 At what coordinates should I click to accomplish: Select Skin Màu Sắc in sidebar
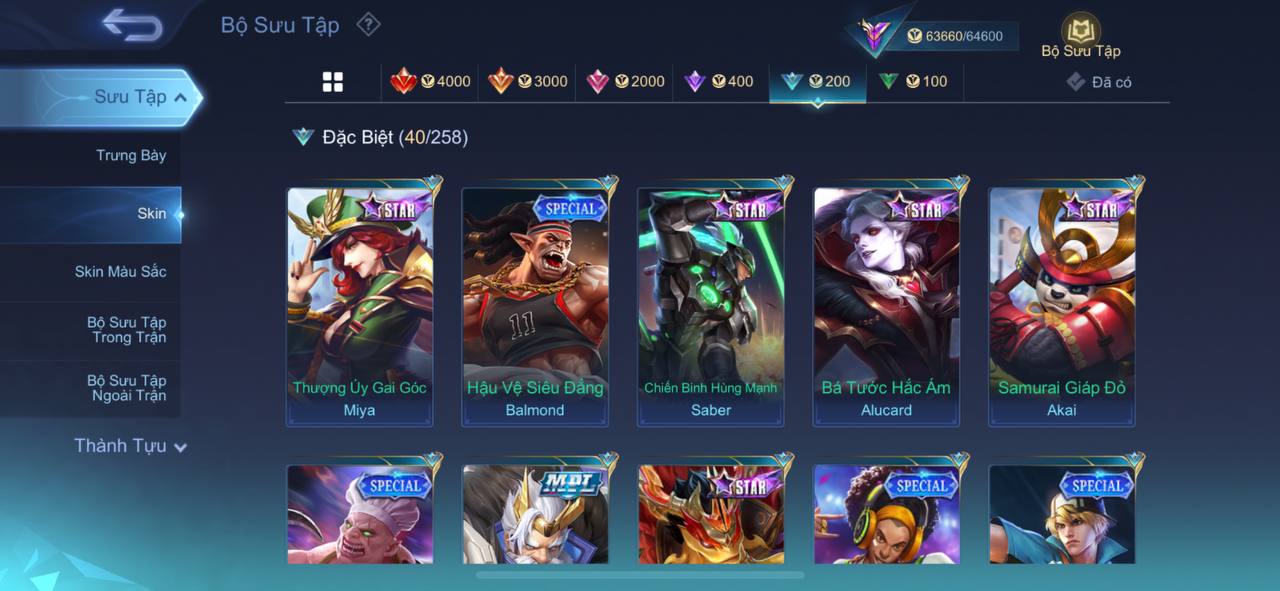(x=120, y=272)
